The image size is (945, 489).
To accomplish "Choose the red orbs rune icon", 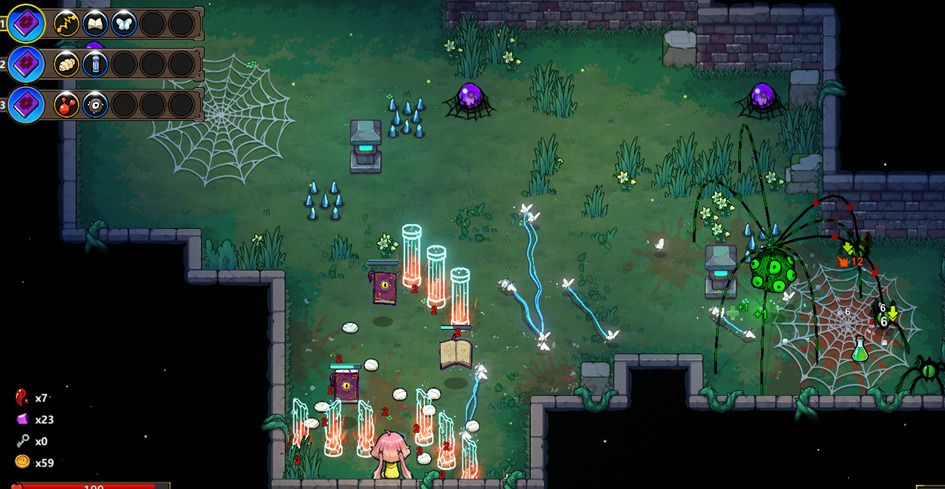I will click(66, 104).
